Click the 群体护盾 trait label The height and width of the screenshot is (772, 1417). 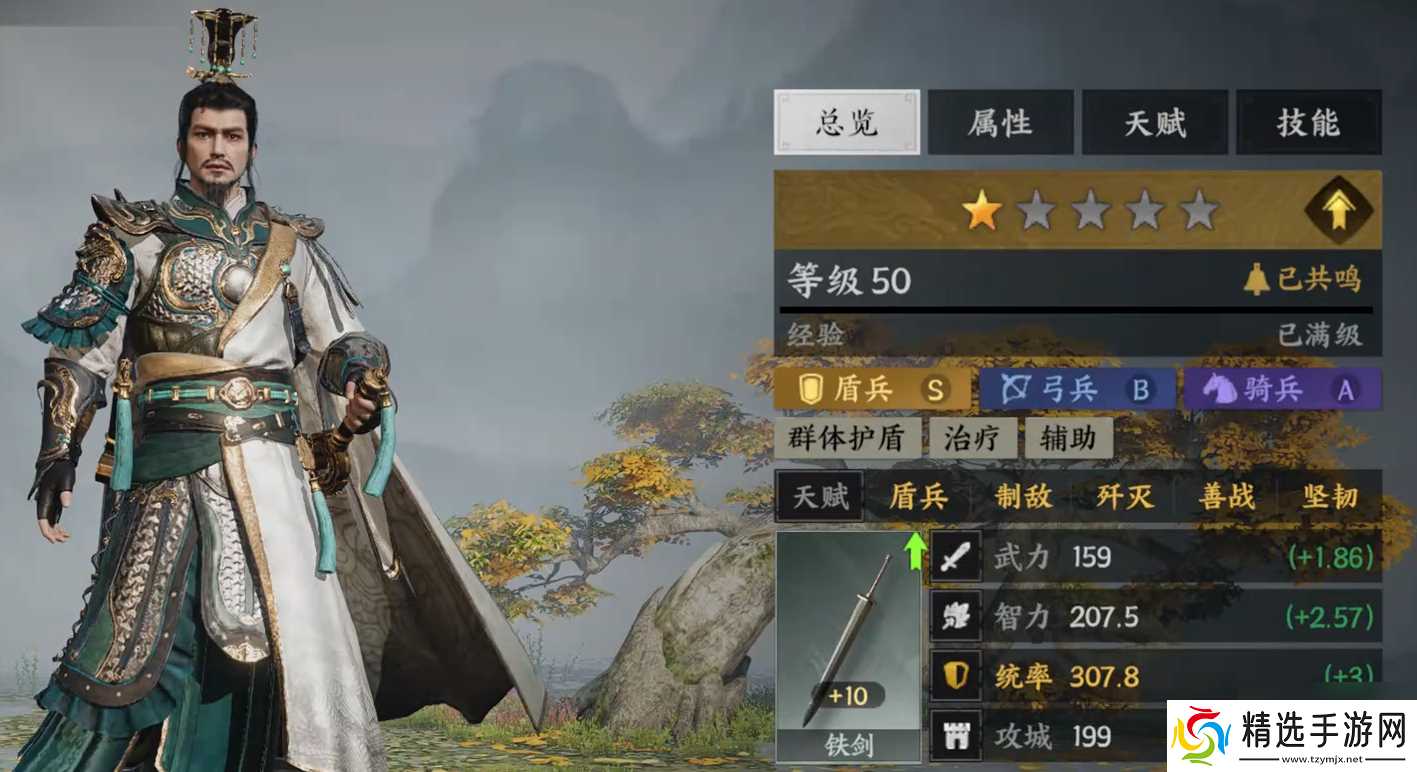coord(845,437)
